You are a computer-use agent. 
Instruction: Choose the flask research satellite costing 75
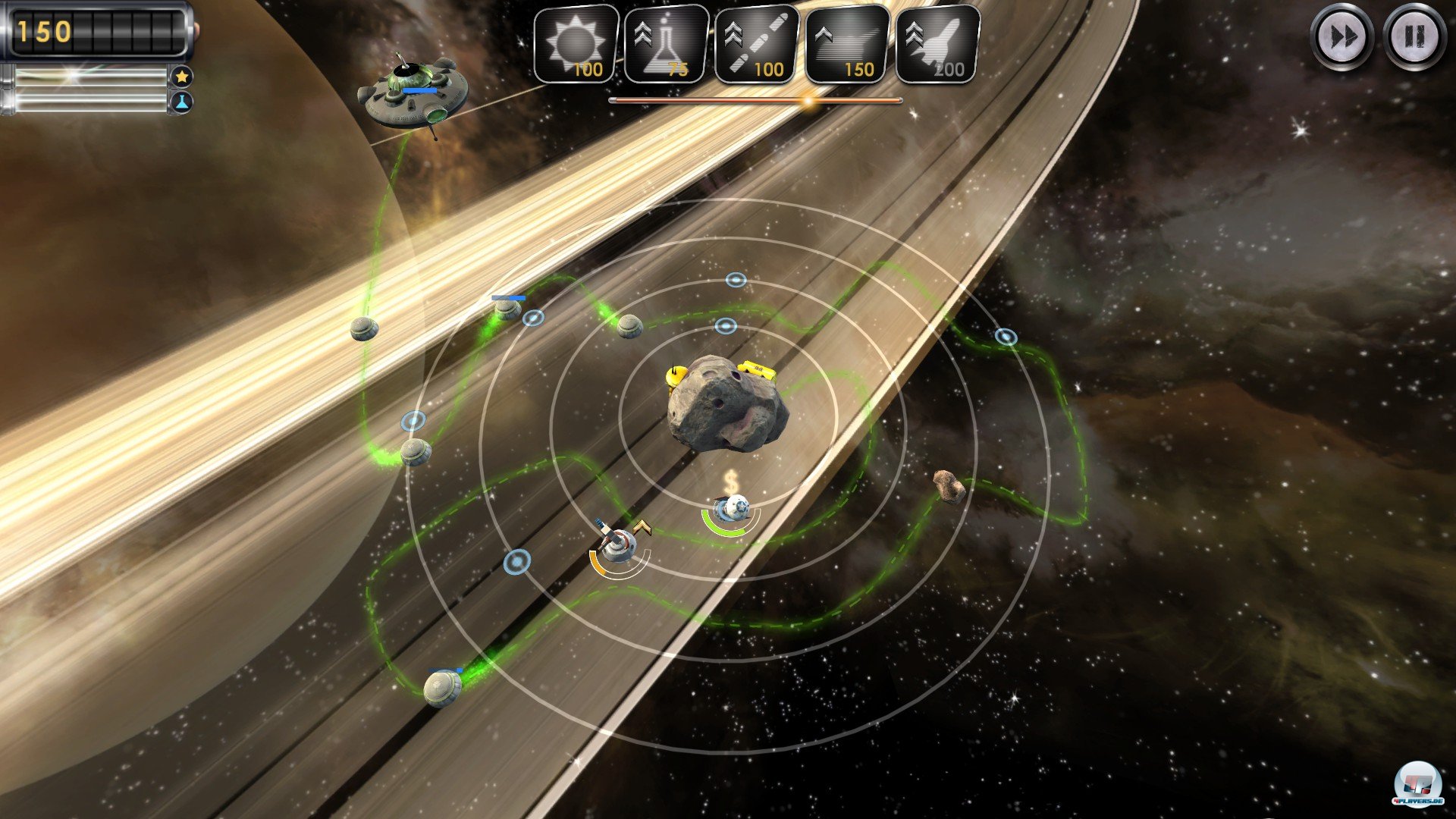click(666, 45)
